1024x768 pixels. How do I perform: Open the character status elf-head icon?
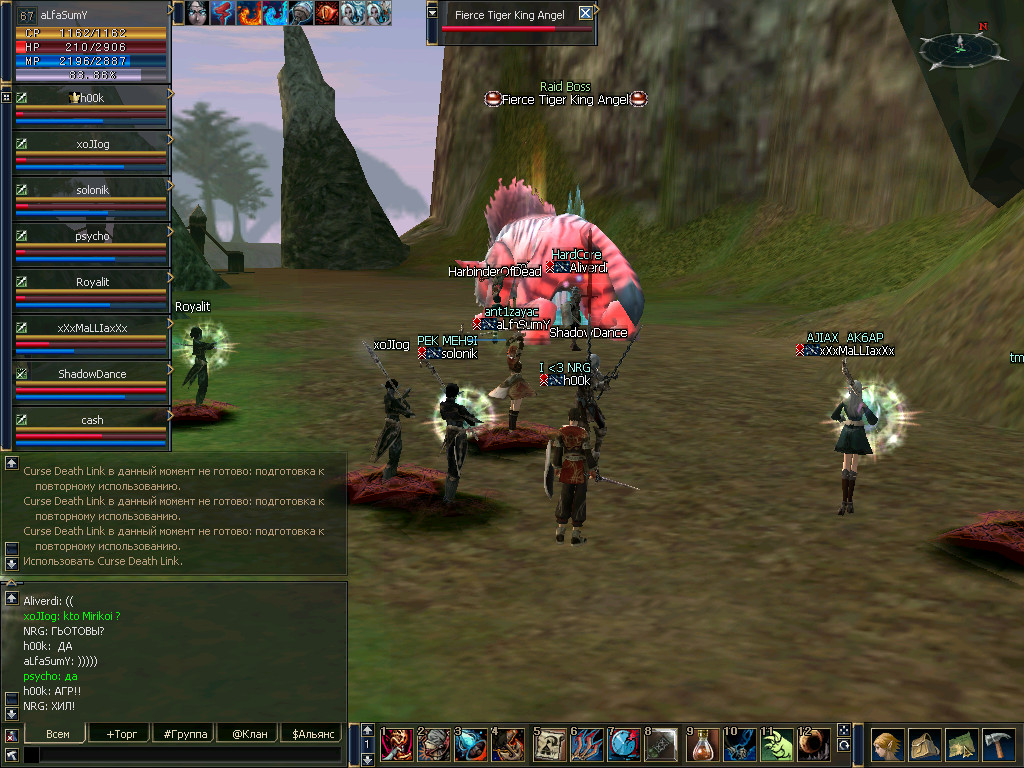pyautogui.click(x=887, y=745)
